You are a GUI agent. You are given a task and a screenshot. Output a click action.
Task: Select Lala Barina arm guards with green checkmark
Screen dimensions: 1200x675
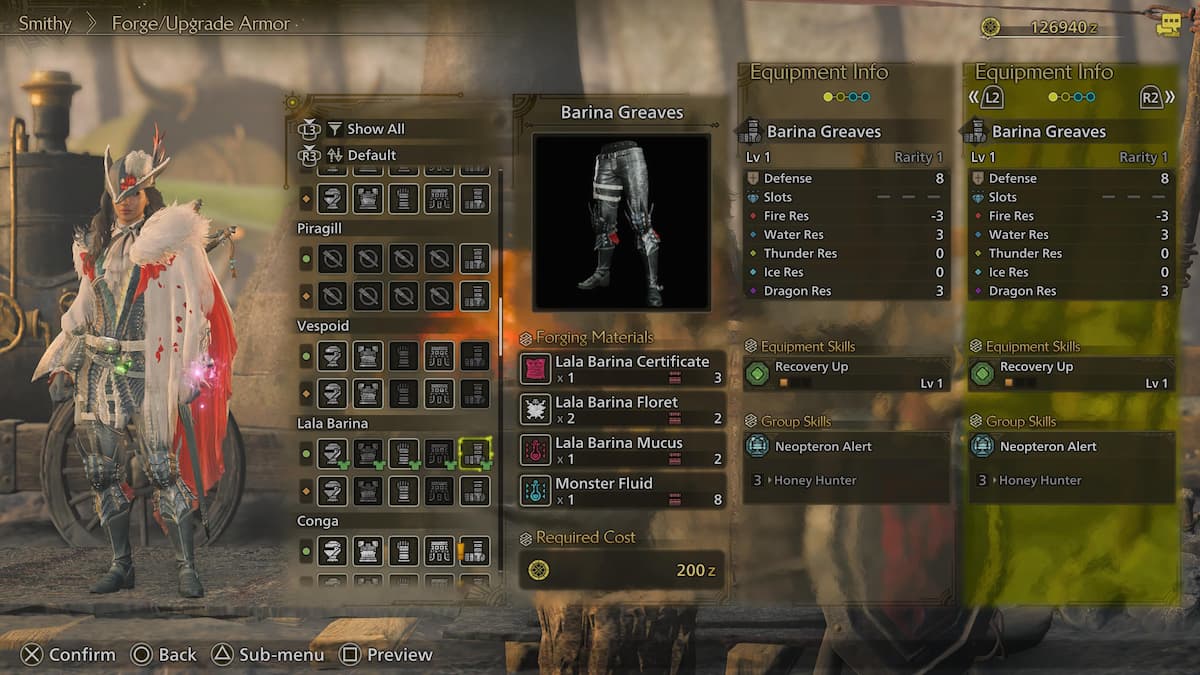click(x=403, y=454)
